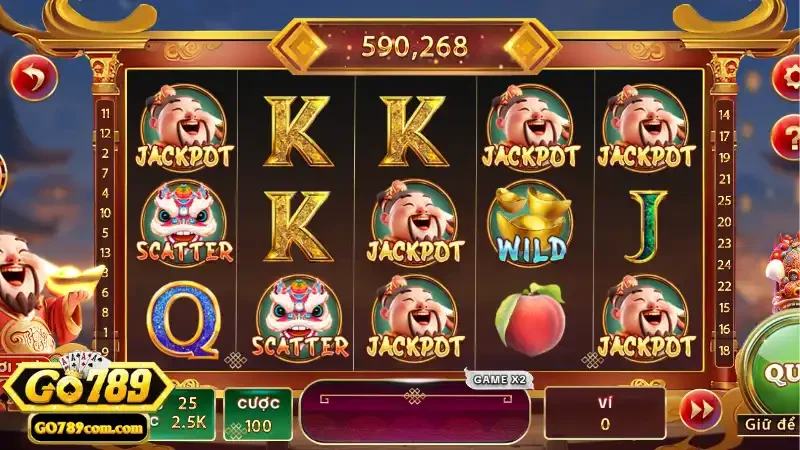800x450 pixels.
Task: Activate the red fast-forward turbo spin button
Action: 700,410
